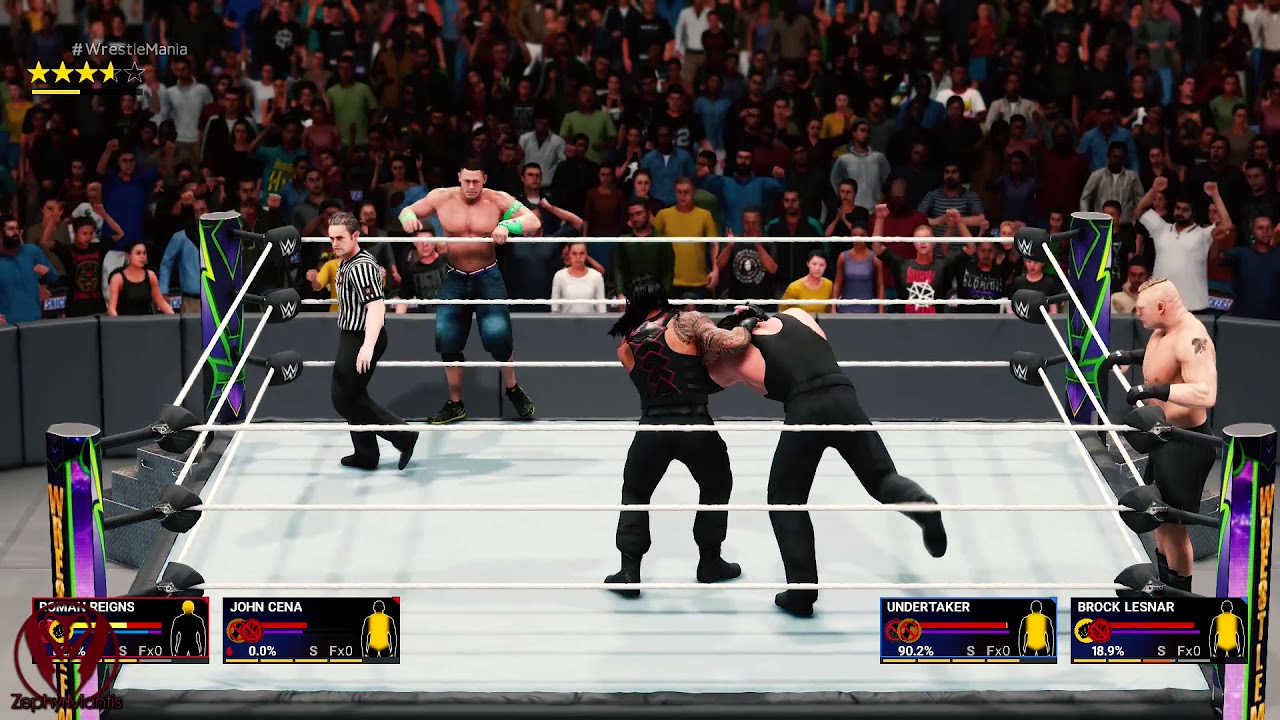Click the ZephyrManis channel watermark logo

(x=65, y=660)
